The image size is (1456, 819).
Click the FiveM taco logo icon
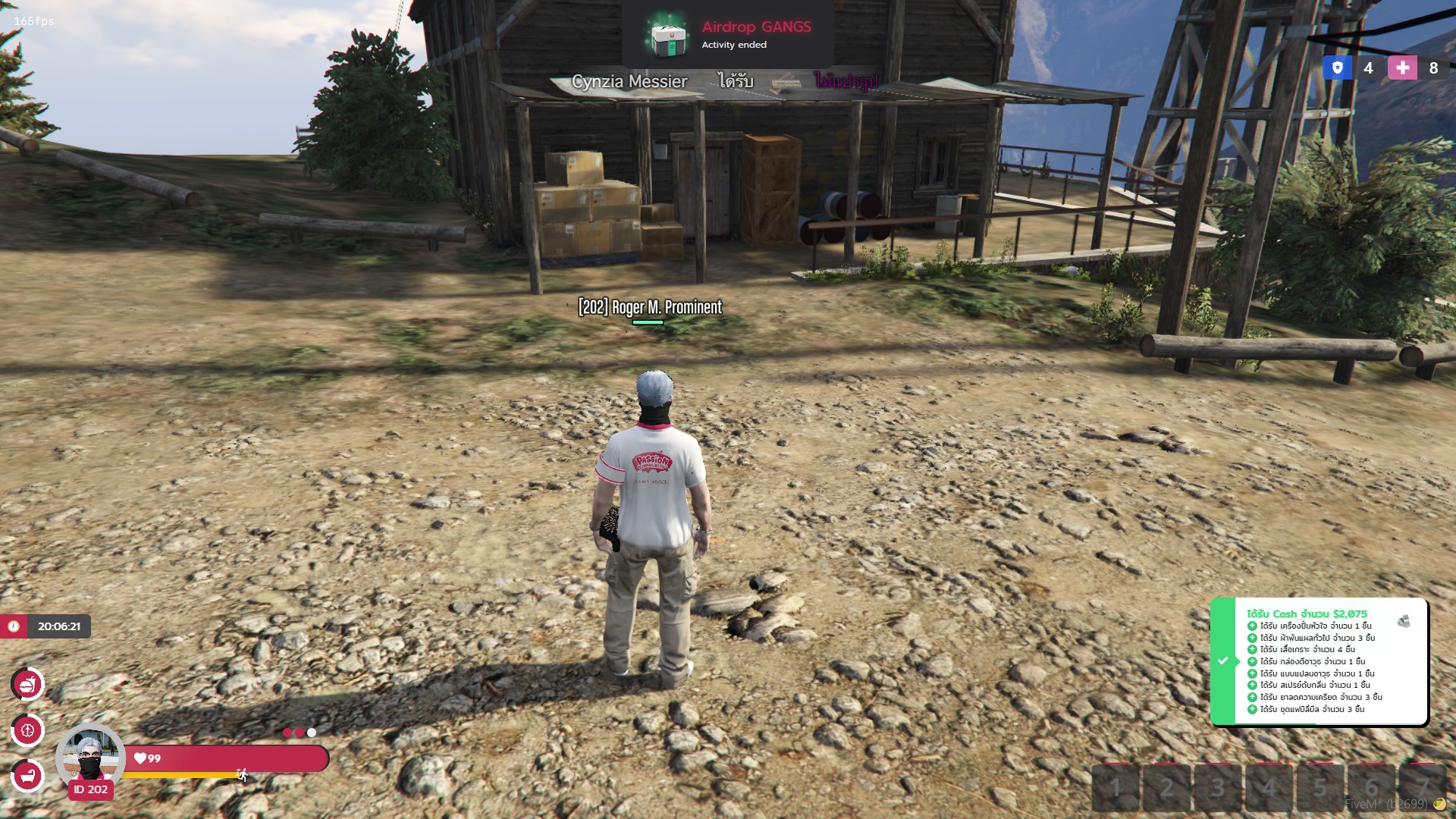pos(1439,804)
